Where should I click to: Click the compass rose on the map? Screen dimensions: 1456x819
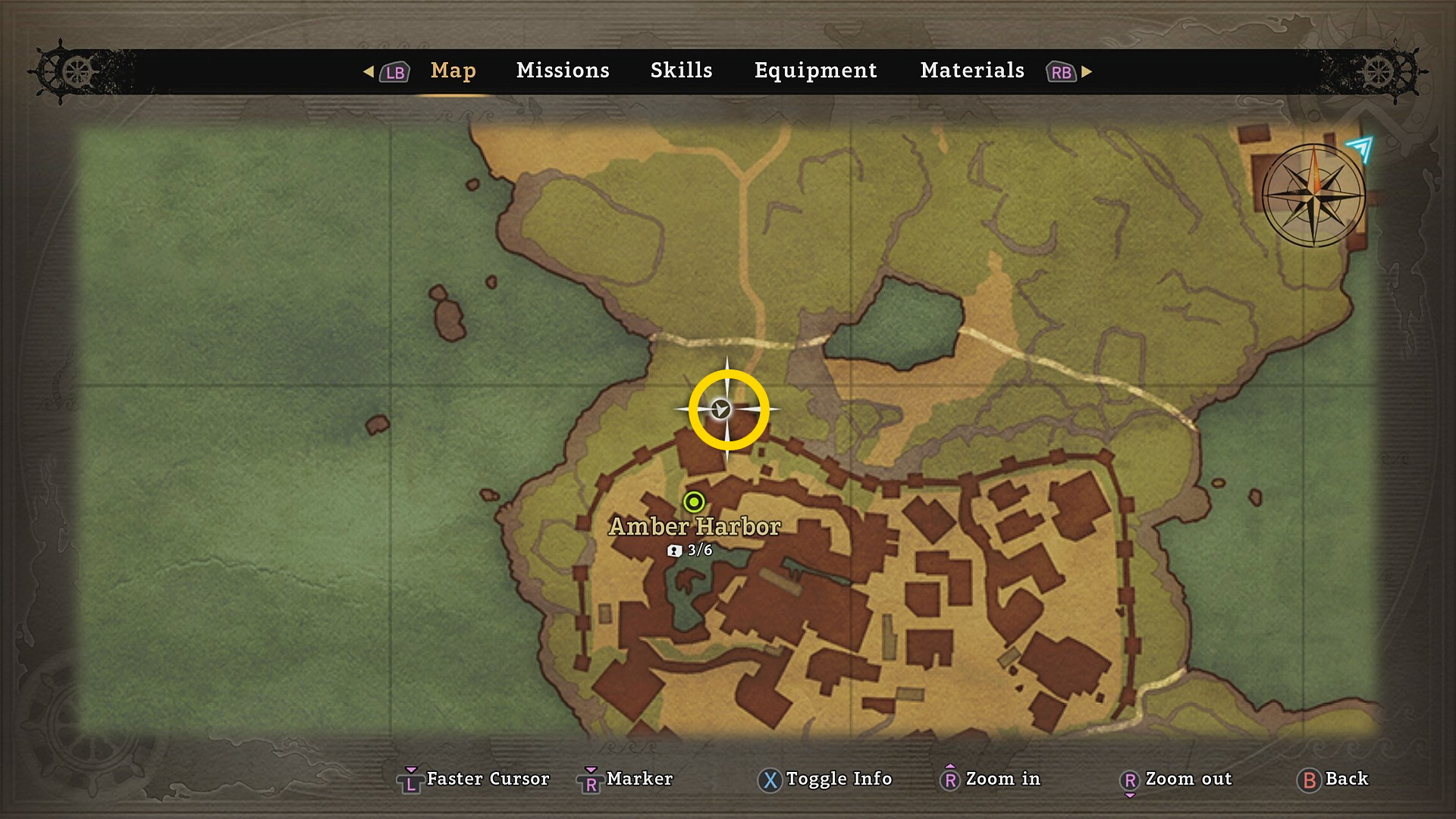click(1314, 195)
